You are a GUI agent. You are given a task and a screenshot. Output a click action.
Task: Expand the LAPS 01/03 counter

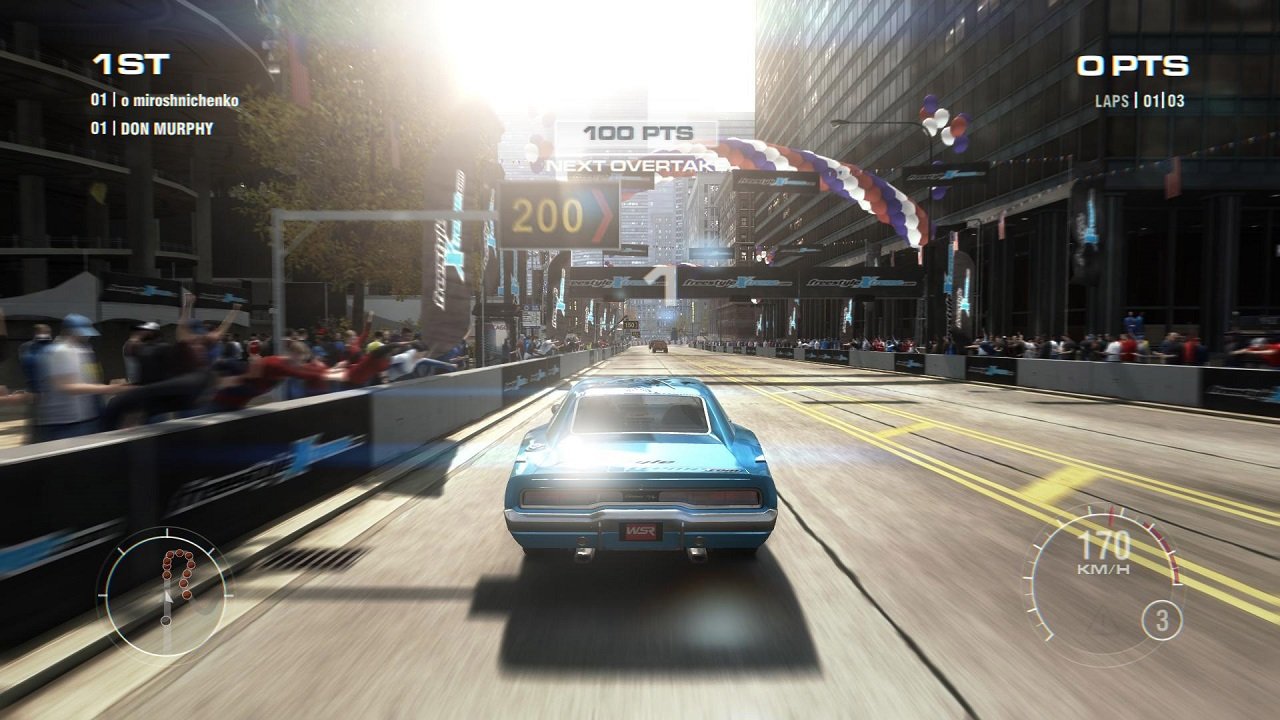click(x=1139, y=100)
